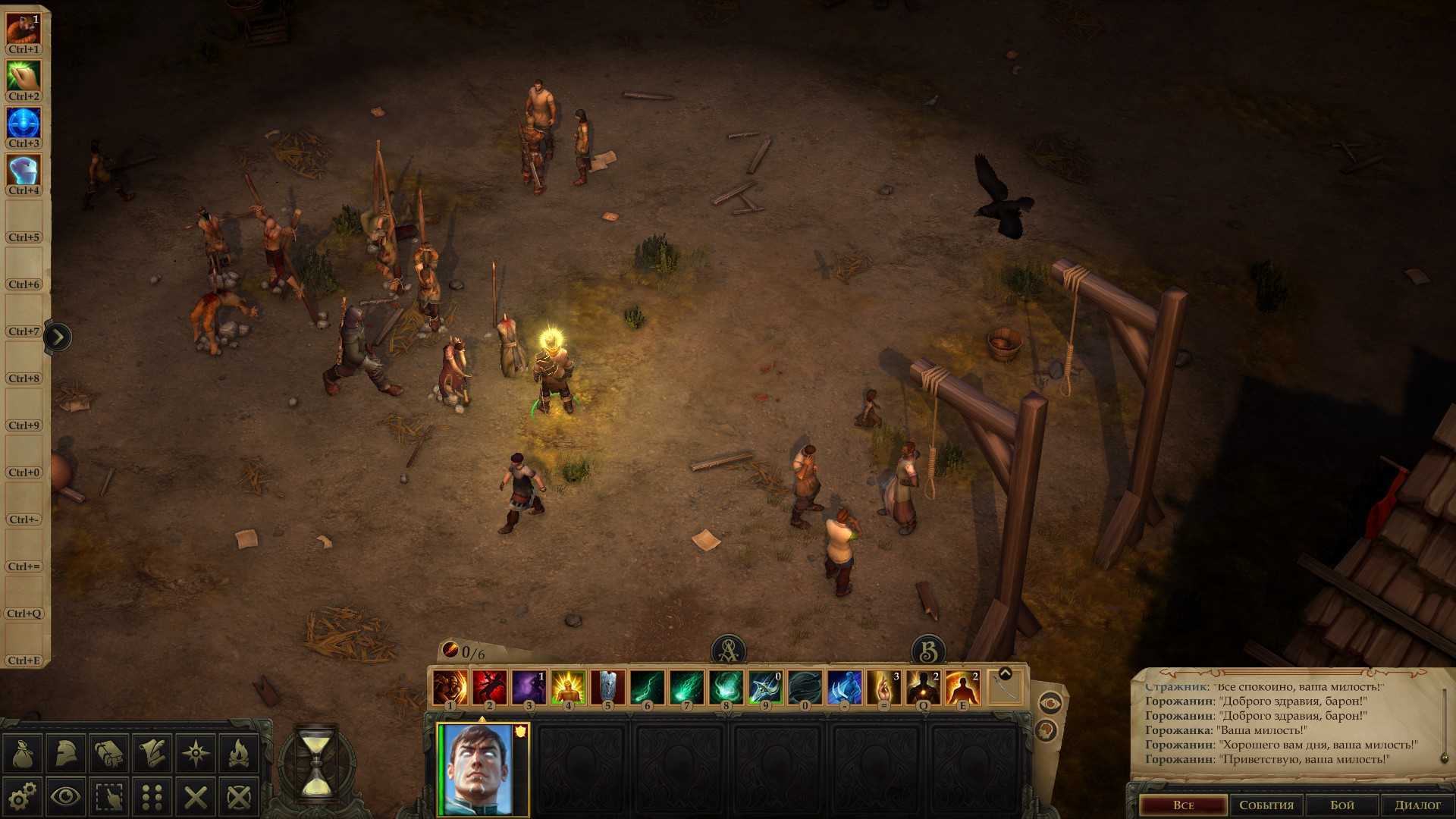Image resolution: width=1456 pixels, height=819 pixels.
Task: Open the map compass star button
Action: click(196, 753)
